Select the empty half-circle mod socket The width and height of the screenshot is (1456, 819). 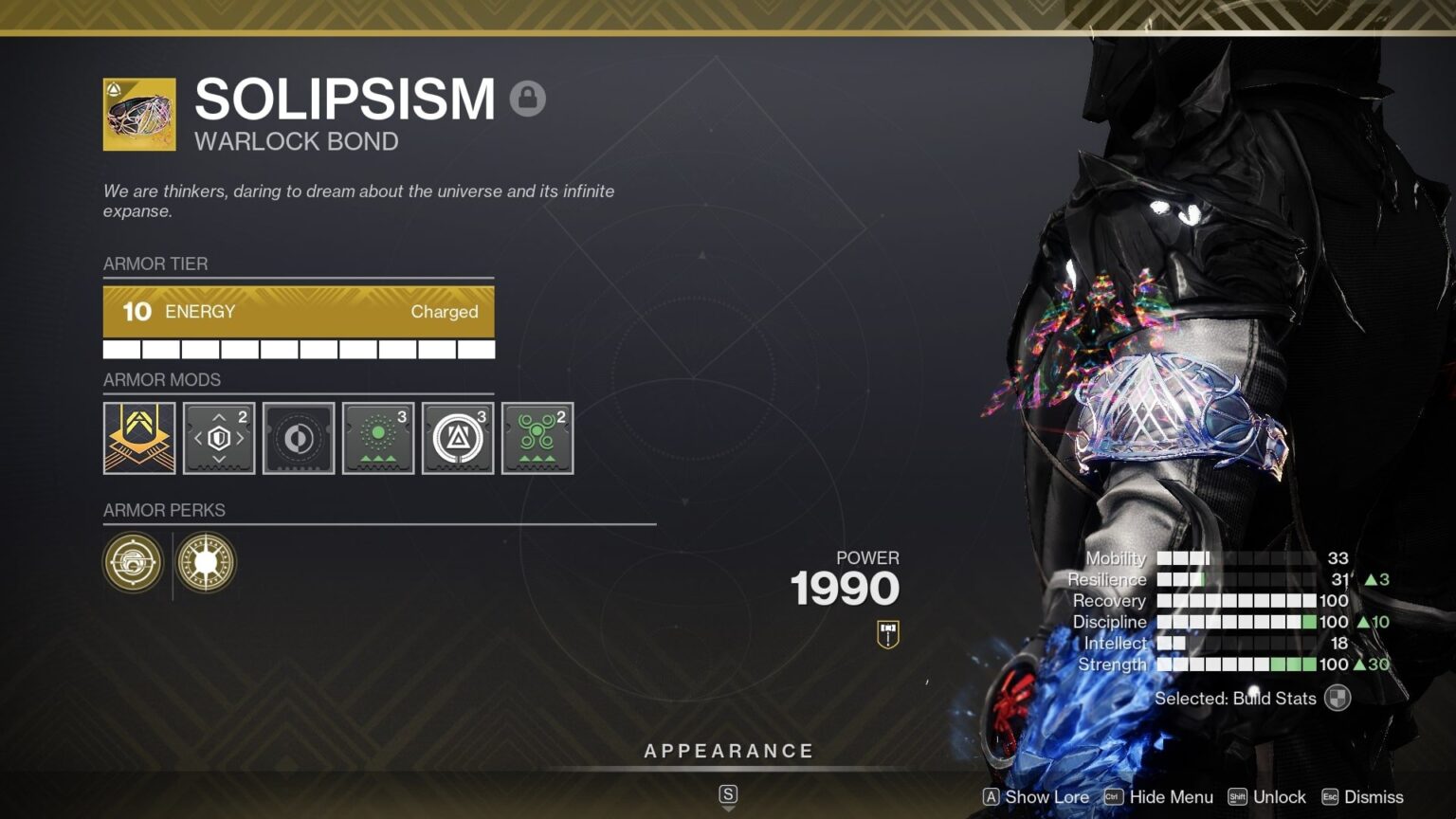point(298,438)
